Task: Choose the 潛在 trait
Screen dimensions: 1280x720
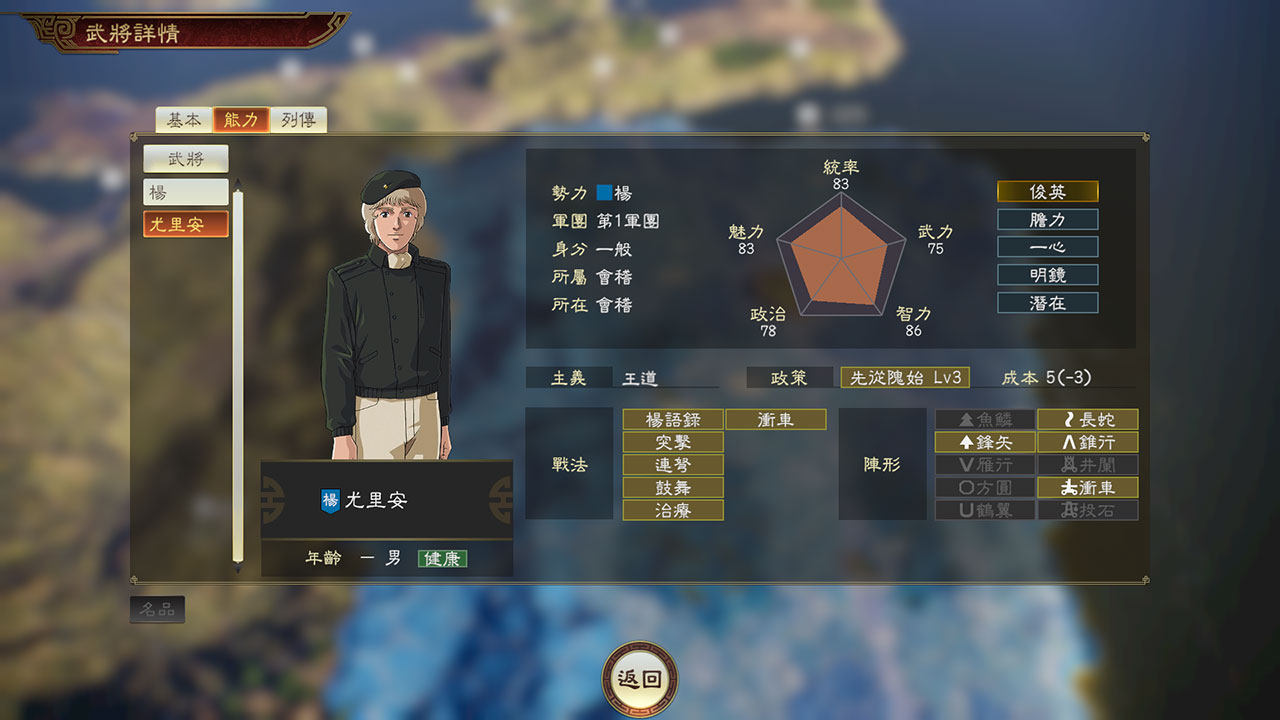Action: pos(1047,302)
